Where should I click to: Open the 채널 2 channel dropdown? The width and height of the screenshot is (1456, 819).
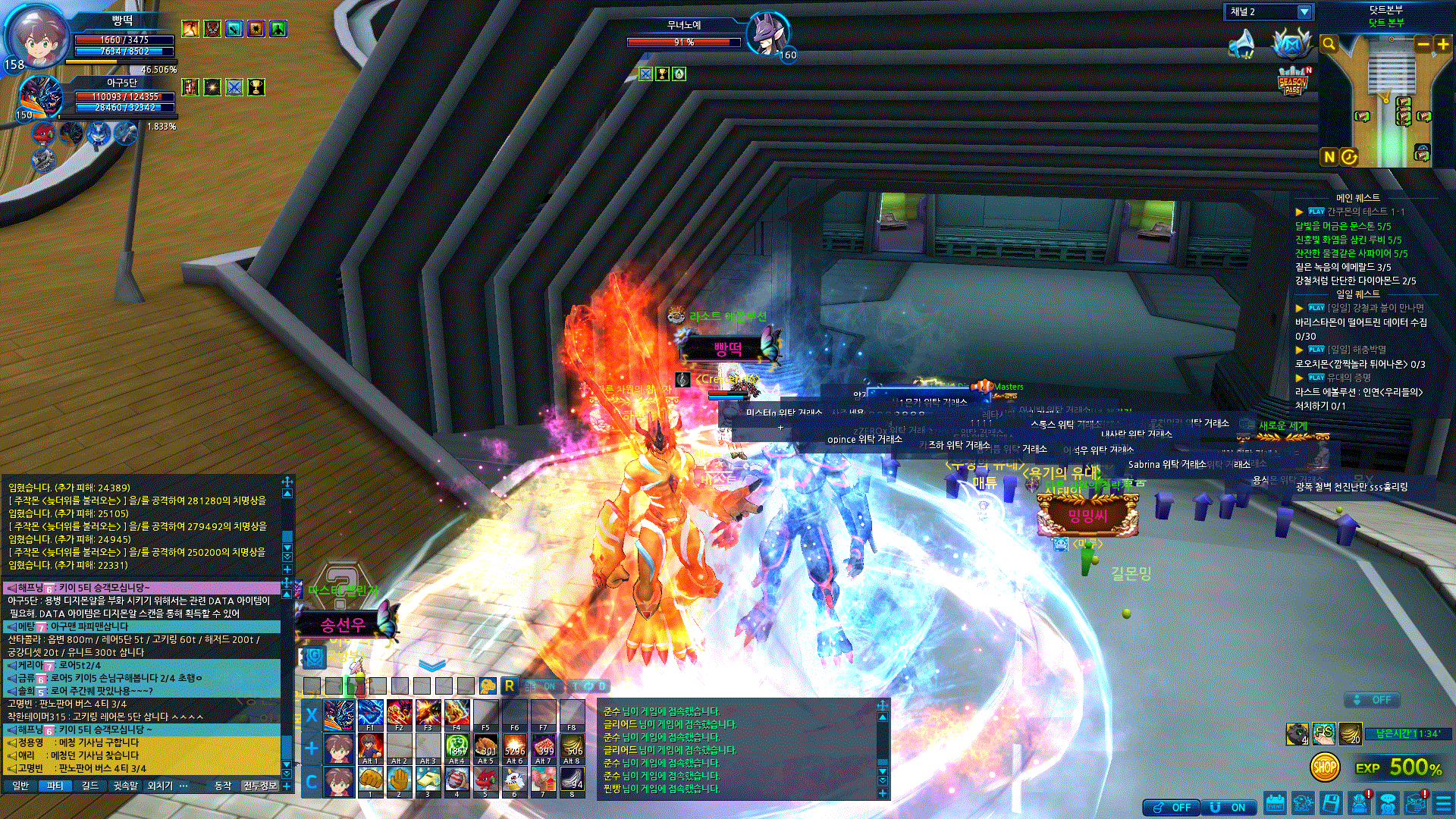tap(1304, 12)
